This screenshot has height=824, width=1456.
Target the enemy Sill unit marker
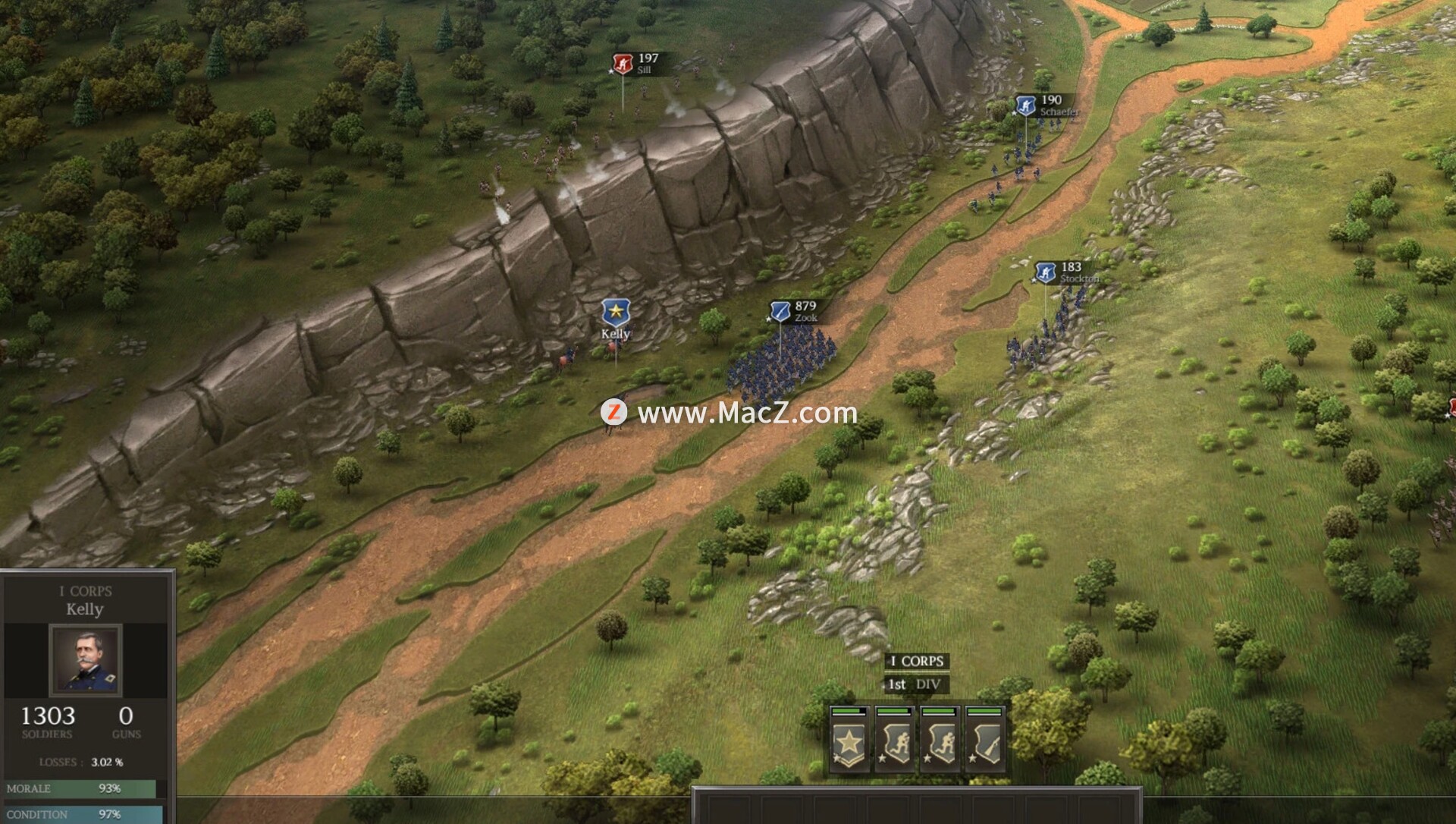pos(623,64)
